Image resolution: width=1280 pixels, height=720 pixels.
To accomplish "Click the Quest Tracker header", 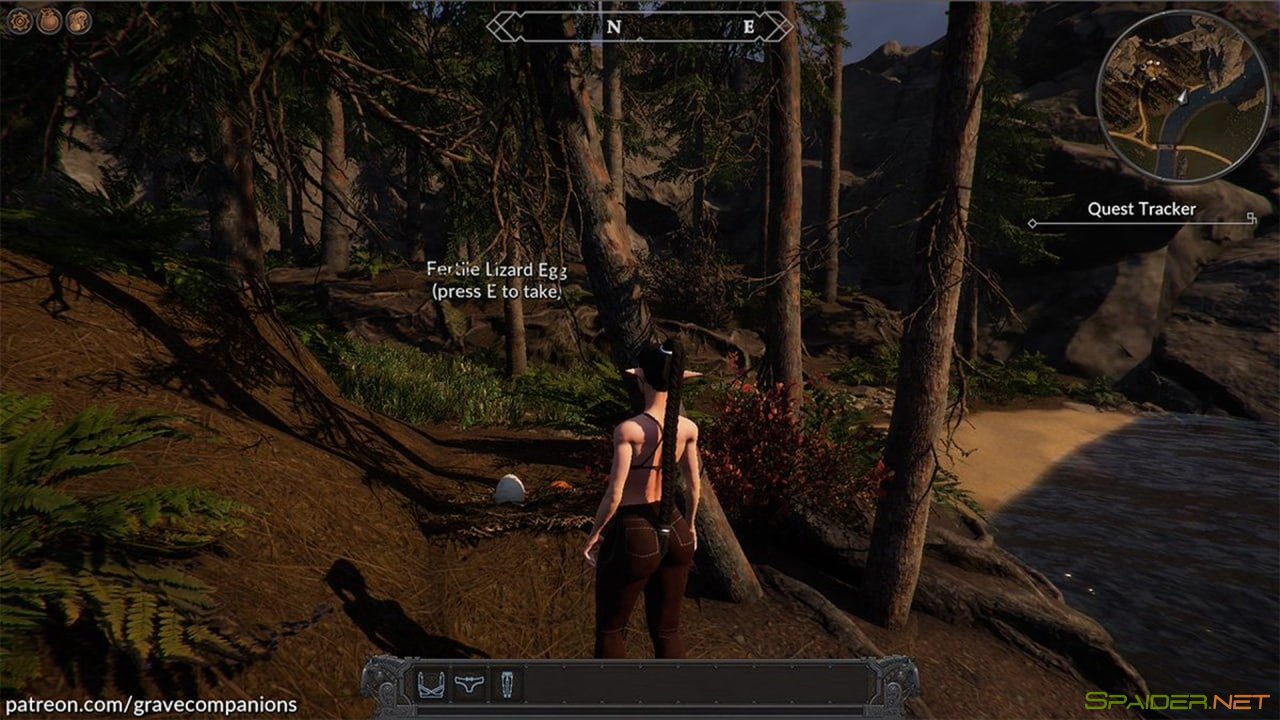I will pyautogui.click(x=1141, y=209).
